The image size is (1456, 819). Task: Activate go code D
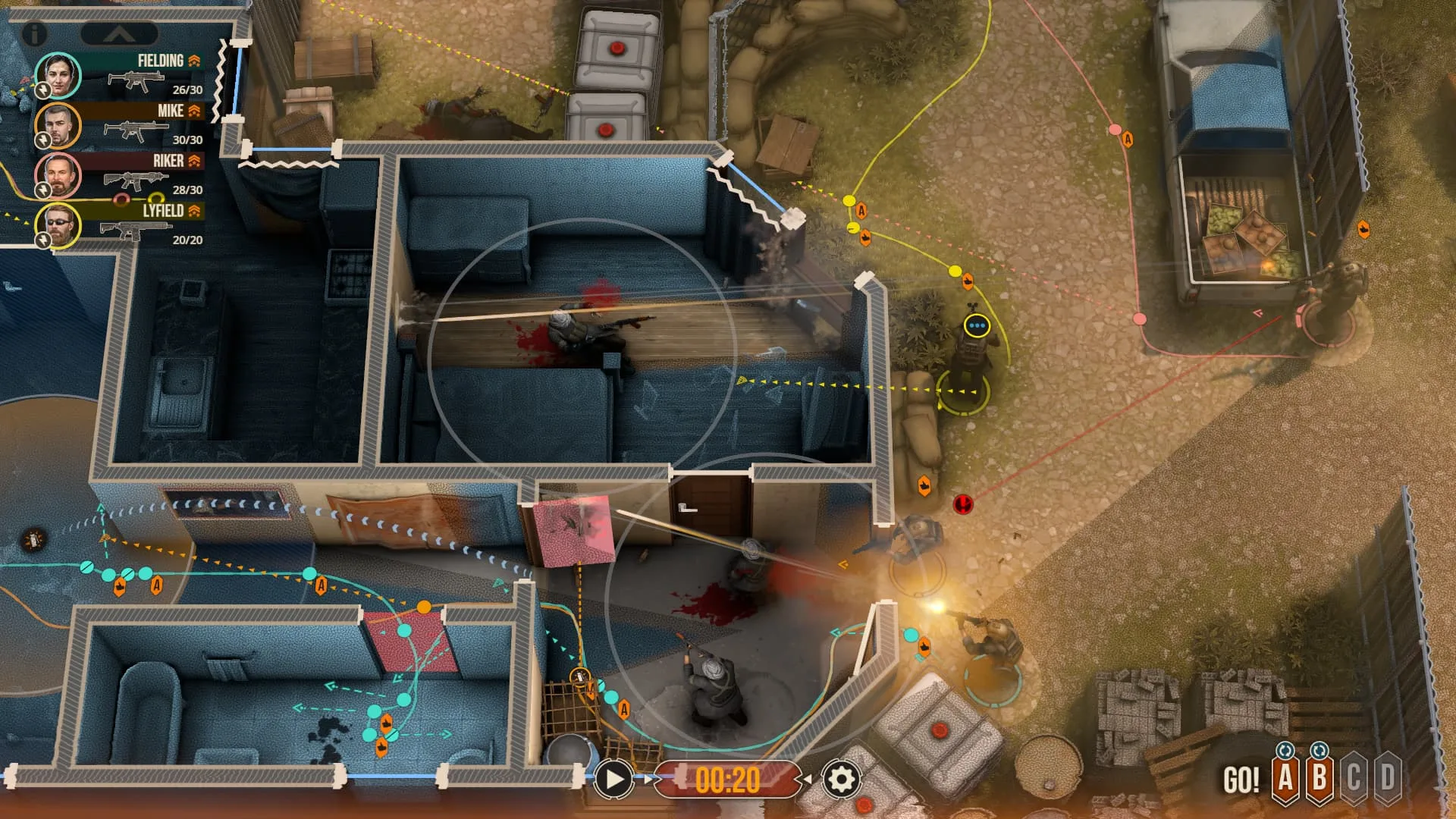(1388, 777)
